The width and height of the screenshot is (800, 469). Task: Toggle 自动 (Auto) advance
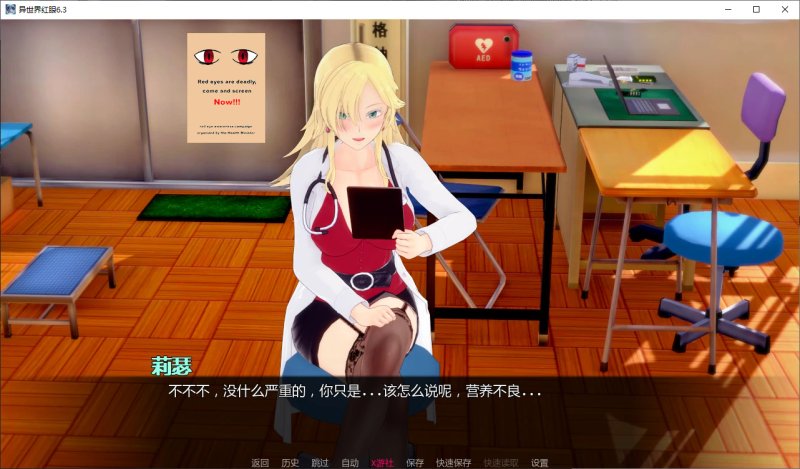350,463
